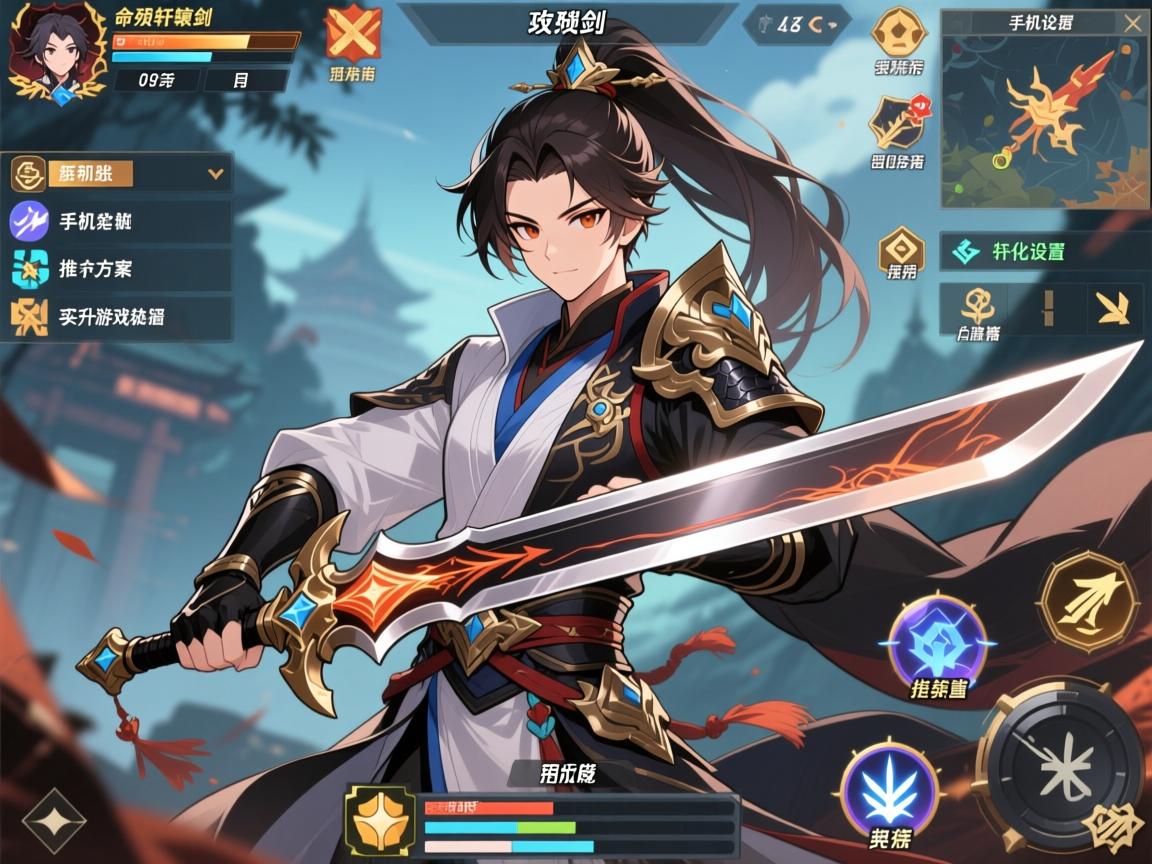Image resolution: width=1152 pixels, height=864 pixels.
Task: Click the small gold octagon emblem button
Action: (901, 248)
